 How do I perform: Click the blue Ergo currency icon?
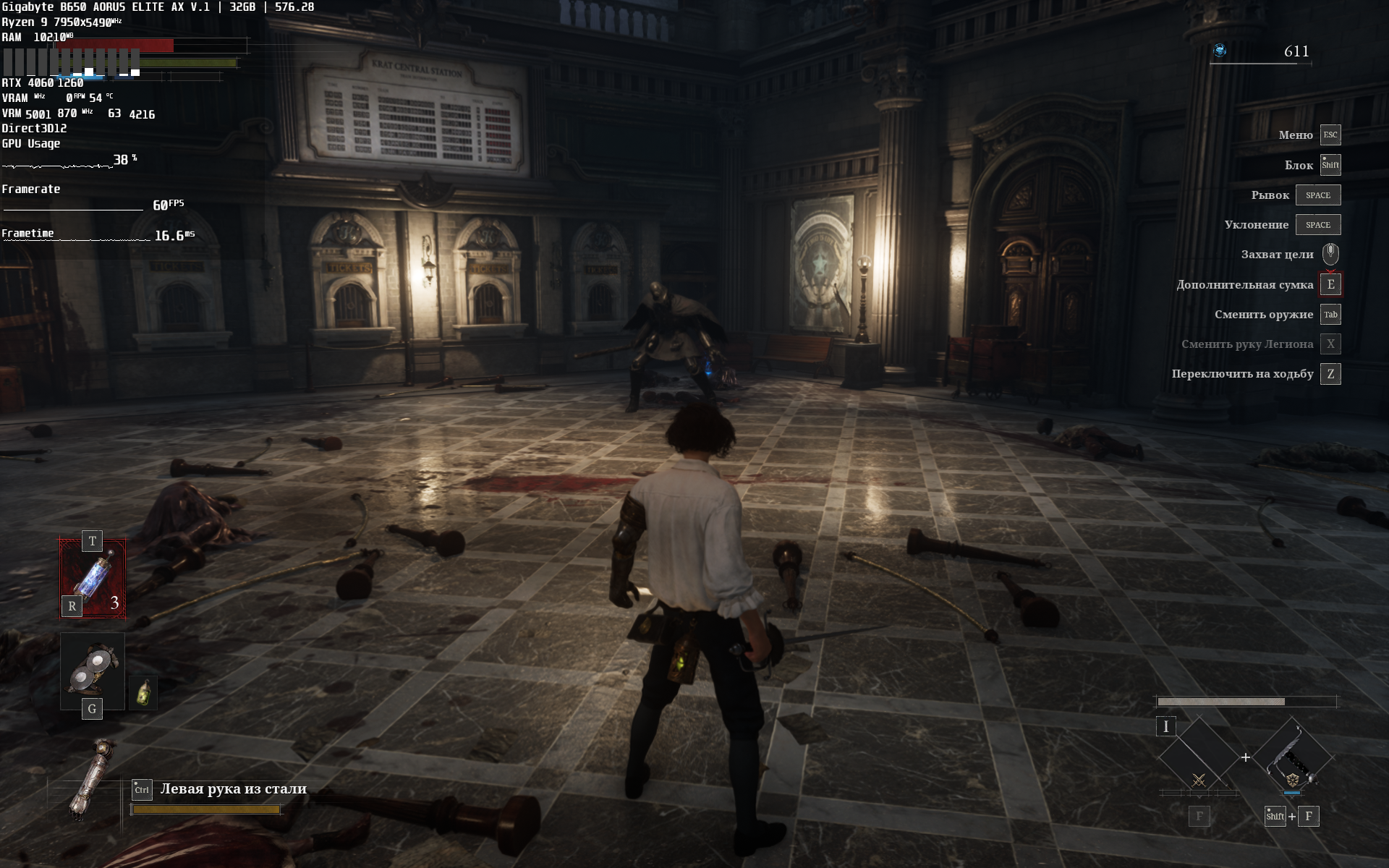1220,51
